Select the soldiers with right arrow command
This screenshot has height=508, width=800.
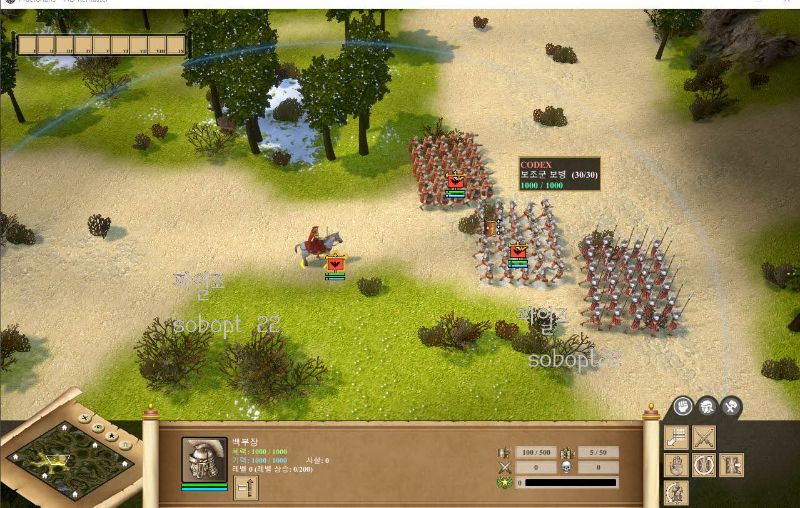(x=731, y=465)
